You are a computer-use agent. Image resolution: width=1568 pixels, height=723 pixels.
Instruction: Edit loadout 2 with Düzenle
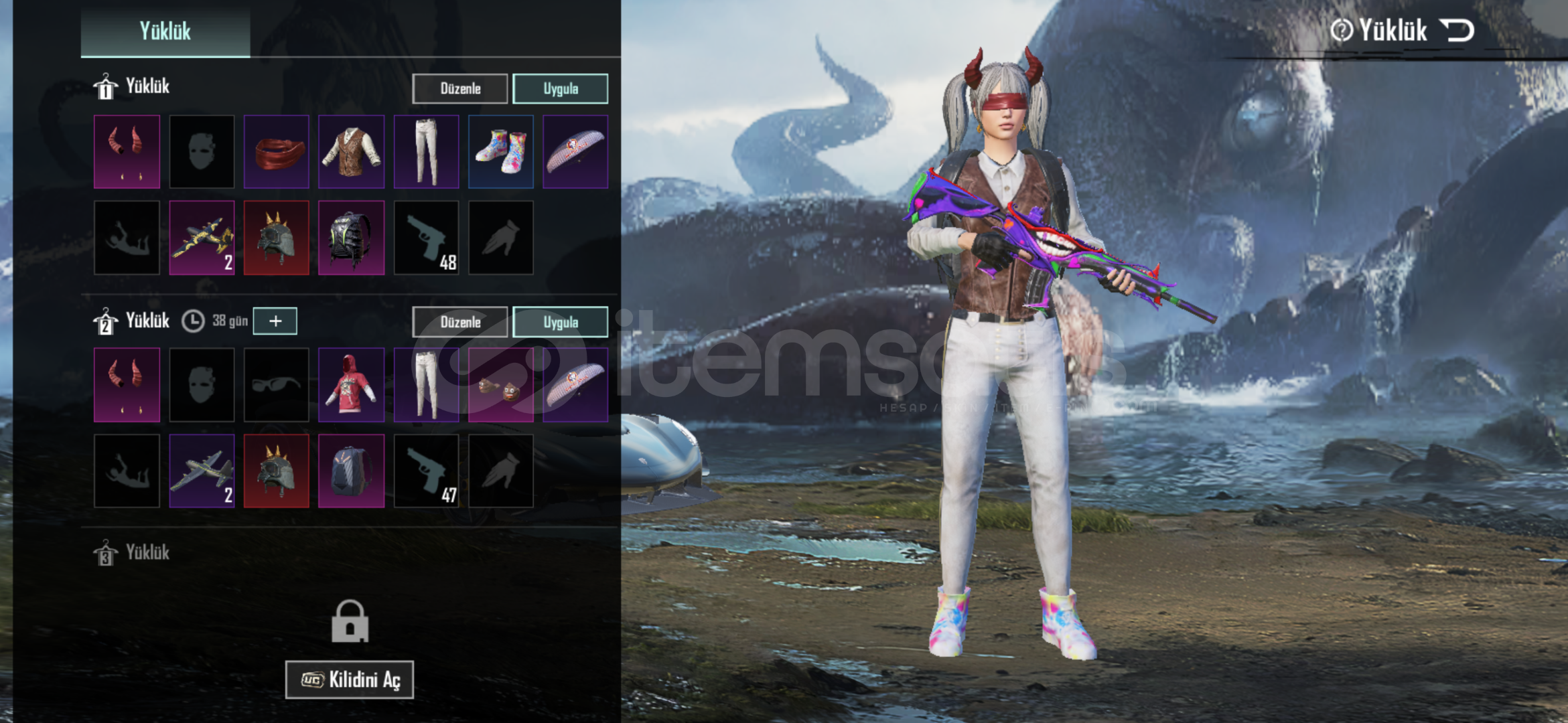coord(460,322)
